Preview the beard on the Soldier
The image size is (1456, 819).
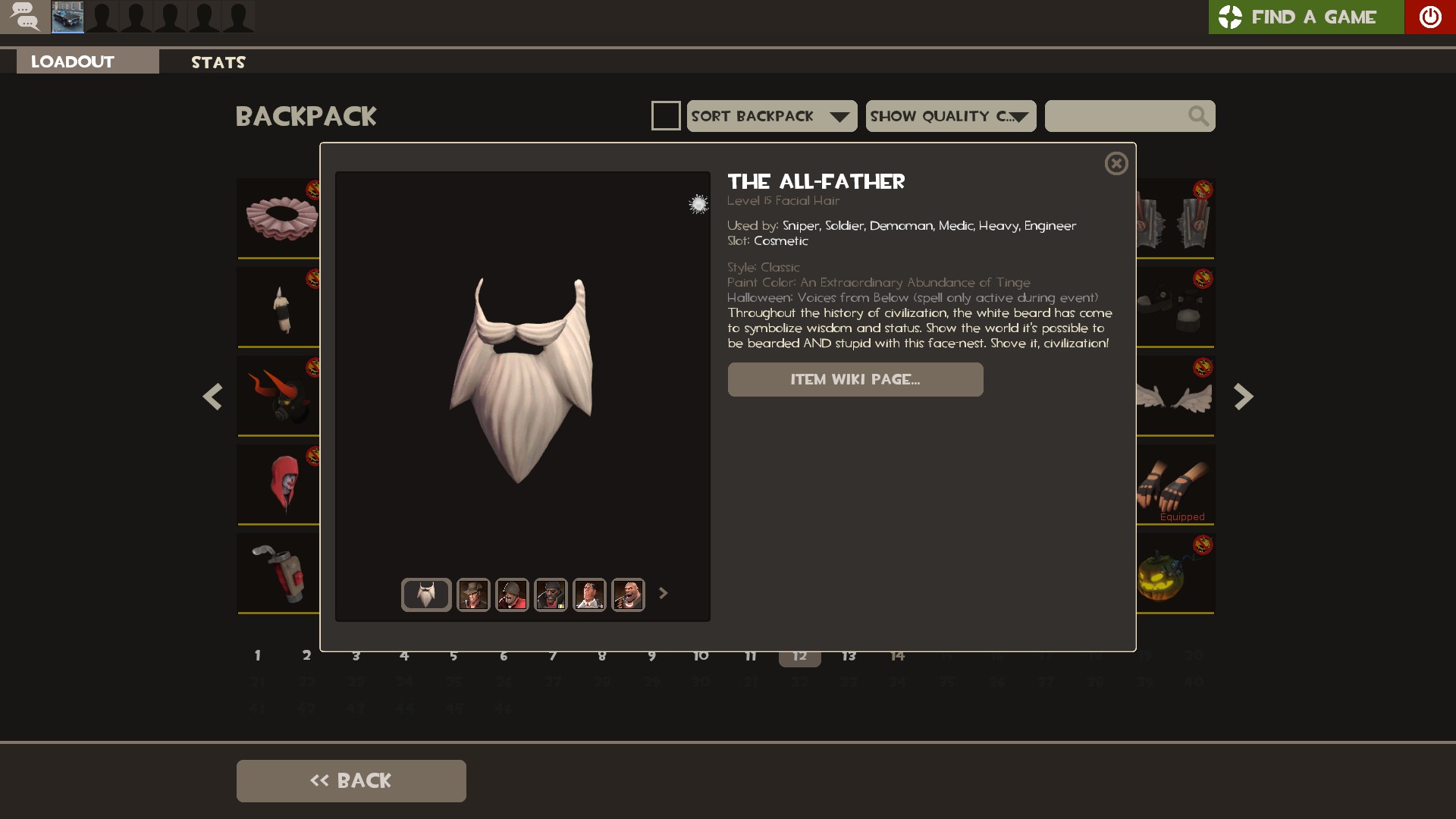(512, 595)
